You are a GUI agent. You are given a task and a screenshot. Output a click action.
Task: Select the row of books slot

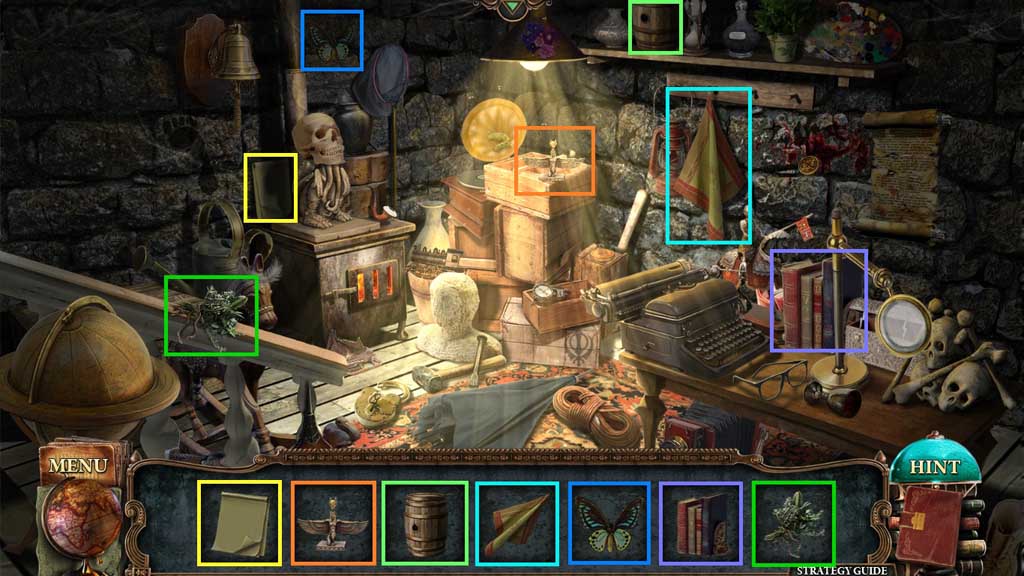701,523
